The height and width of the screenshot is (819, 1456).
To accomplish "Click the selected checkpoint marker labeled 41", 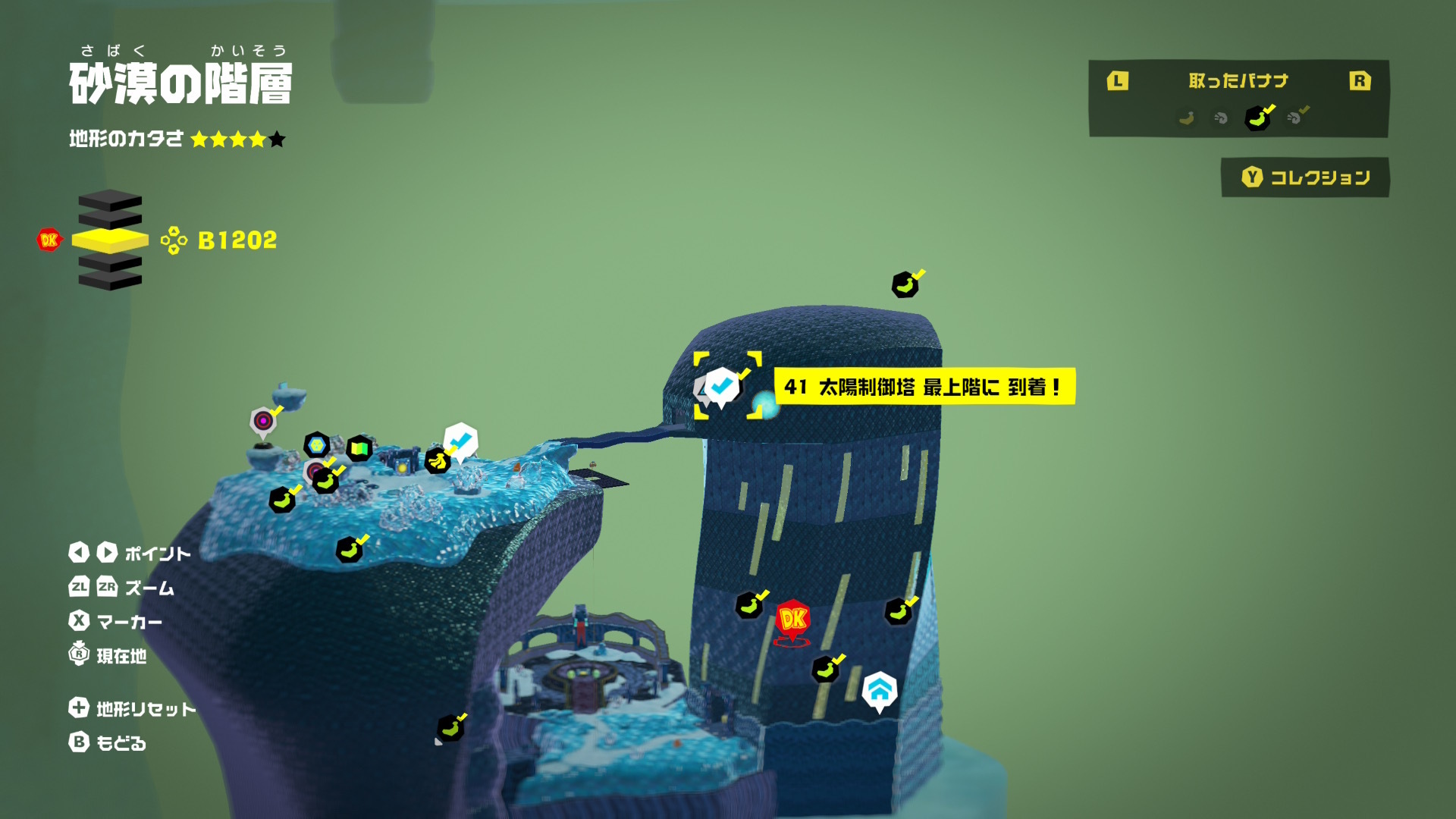I will click(x=721, y=386).
